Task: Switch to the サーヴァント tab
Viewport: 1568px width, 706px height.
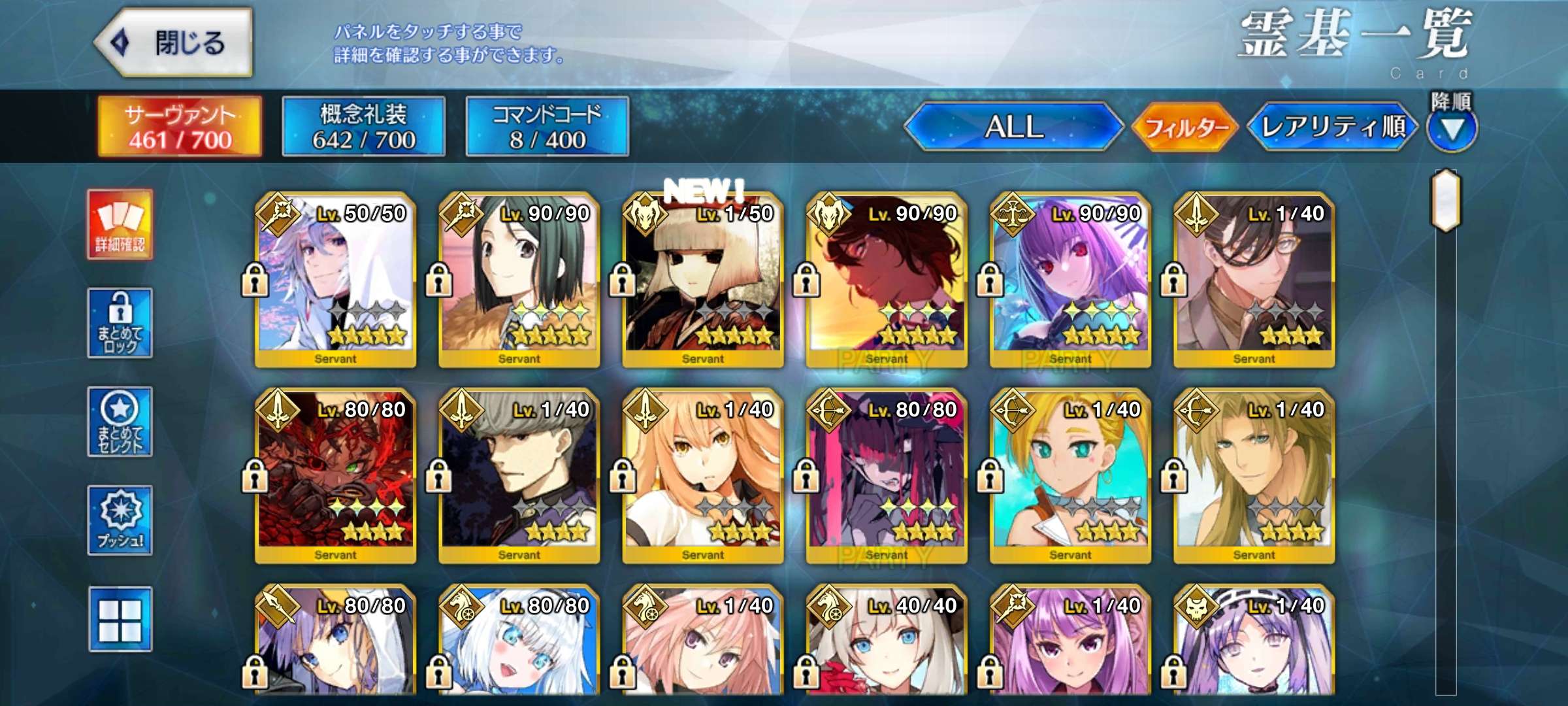Action: pos(180,126)
